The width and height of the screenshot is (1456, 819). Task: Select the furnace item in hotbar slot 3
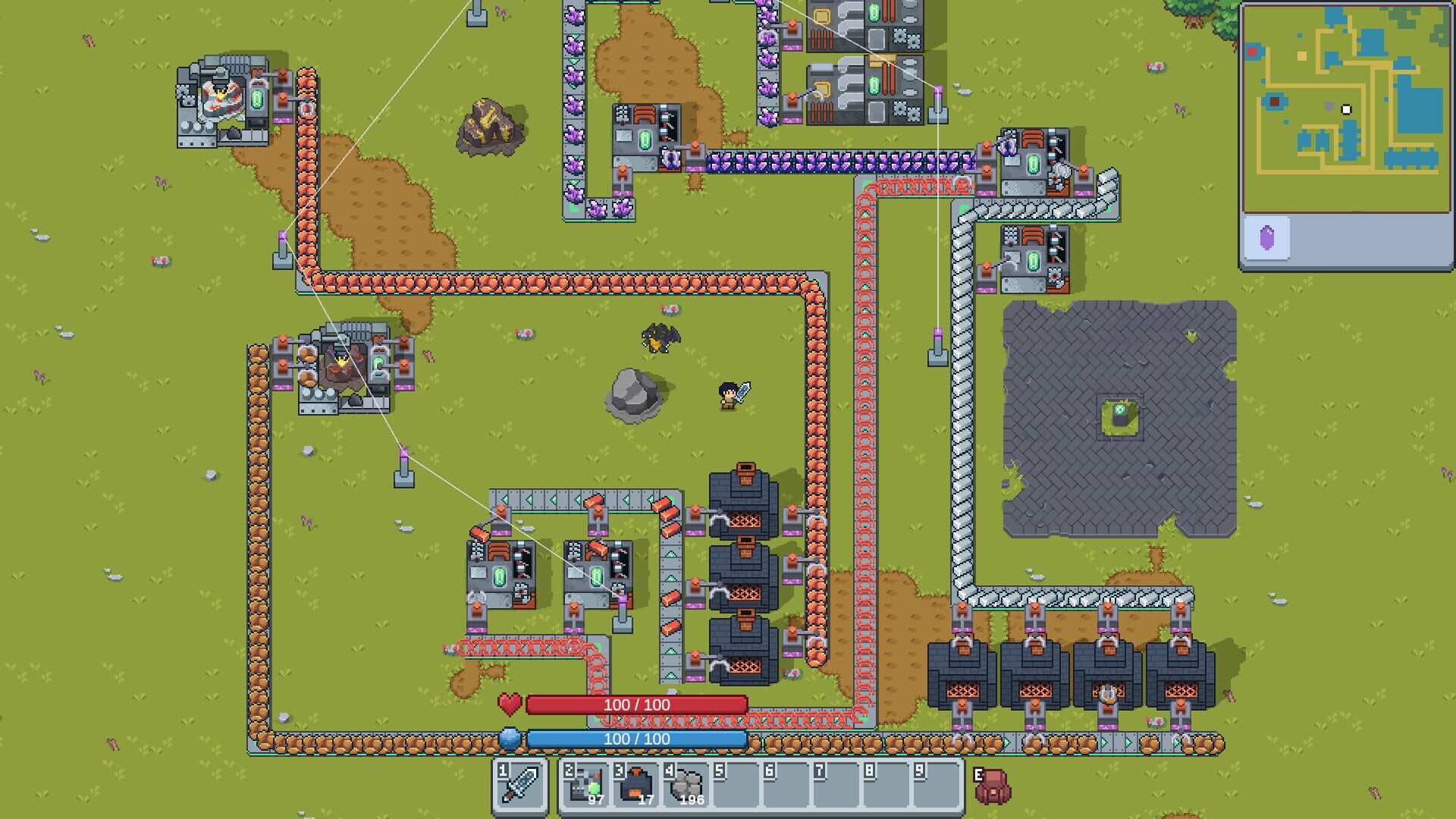[x=634, y=786]
